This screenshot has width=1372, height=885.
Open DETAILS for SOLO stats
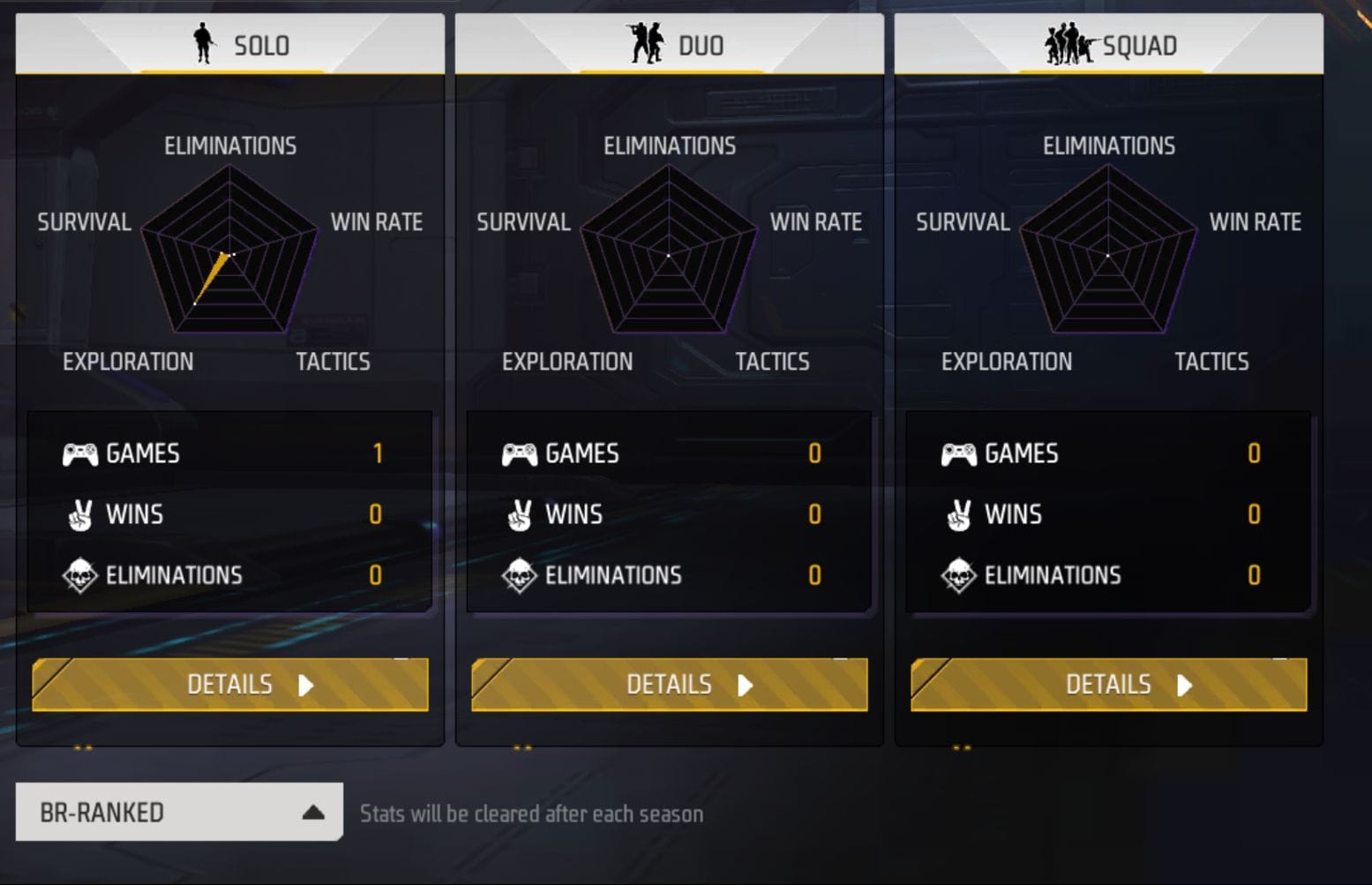[x=230, y=685]
